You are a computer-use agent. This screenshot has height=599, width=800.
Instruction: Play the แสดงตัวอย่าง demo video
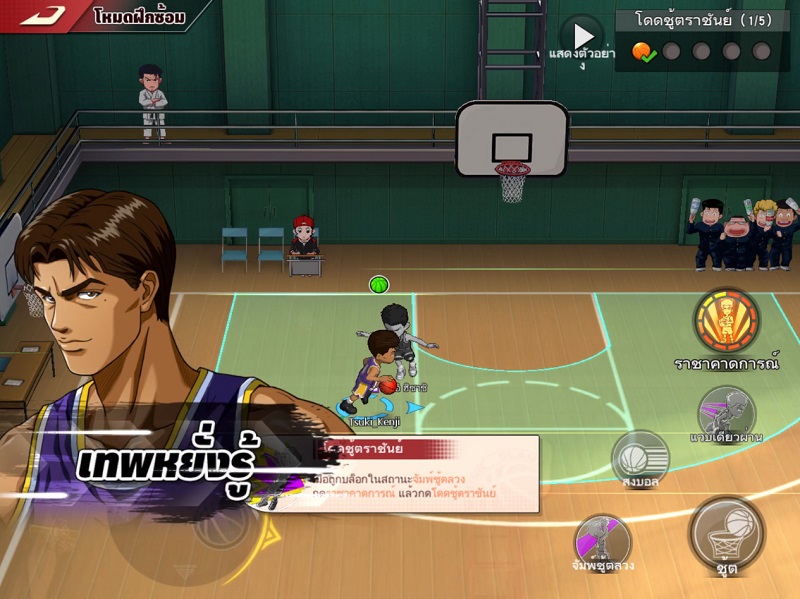click(x=582, y=38)
